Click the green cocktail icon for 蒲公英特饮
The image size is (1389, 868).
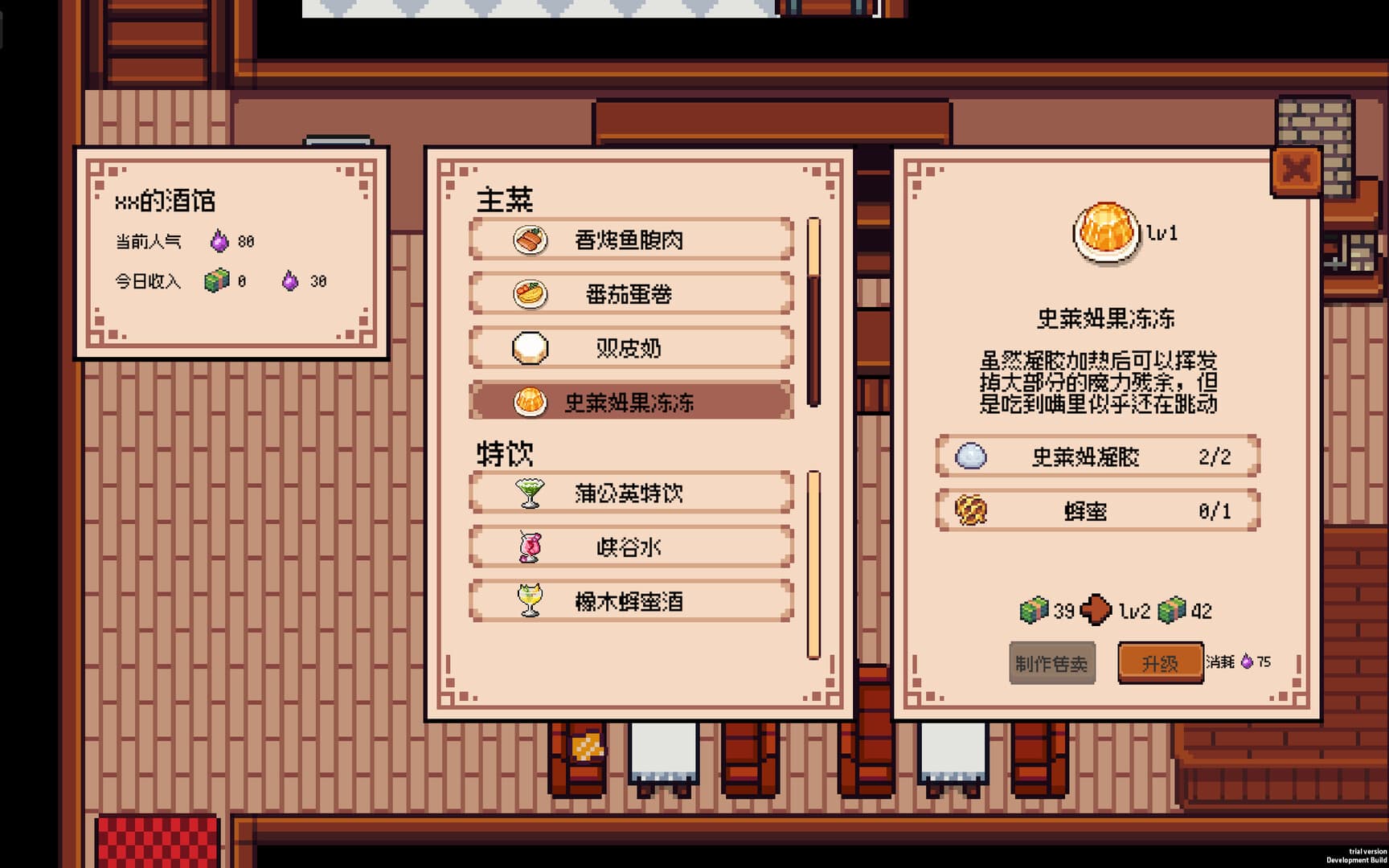click(531, 493)
